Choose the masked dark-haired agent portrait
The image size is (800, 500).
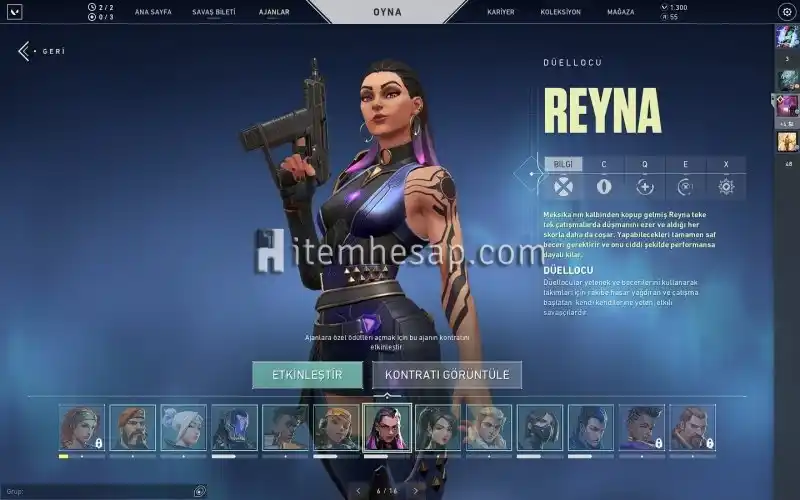[540, 428]
